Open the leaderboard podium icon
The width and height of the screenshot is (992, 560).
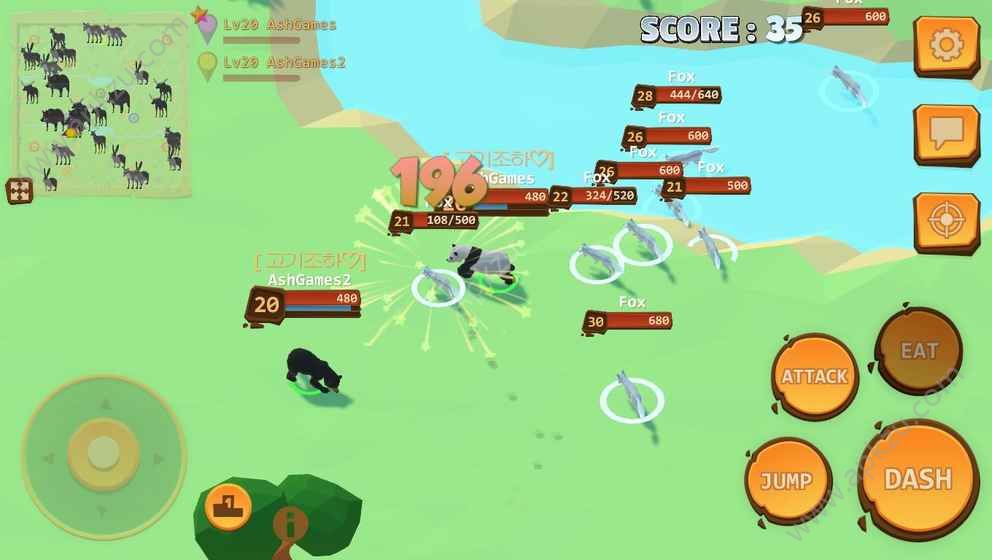(x=228, y=503)
